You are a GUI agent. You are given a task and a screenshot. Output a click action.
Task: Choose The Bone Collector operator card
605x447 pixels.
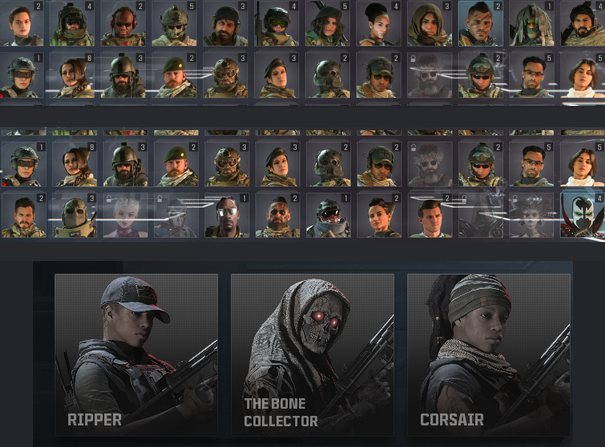(x=312, y=355)
